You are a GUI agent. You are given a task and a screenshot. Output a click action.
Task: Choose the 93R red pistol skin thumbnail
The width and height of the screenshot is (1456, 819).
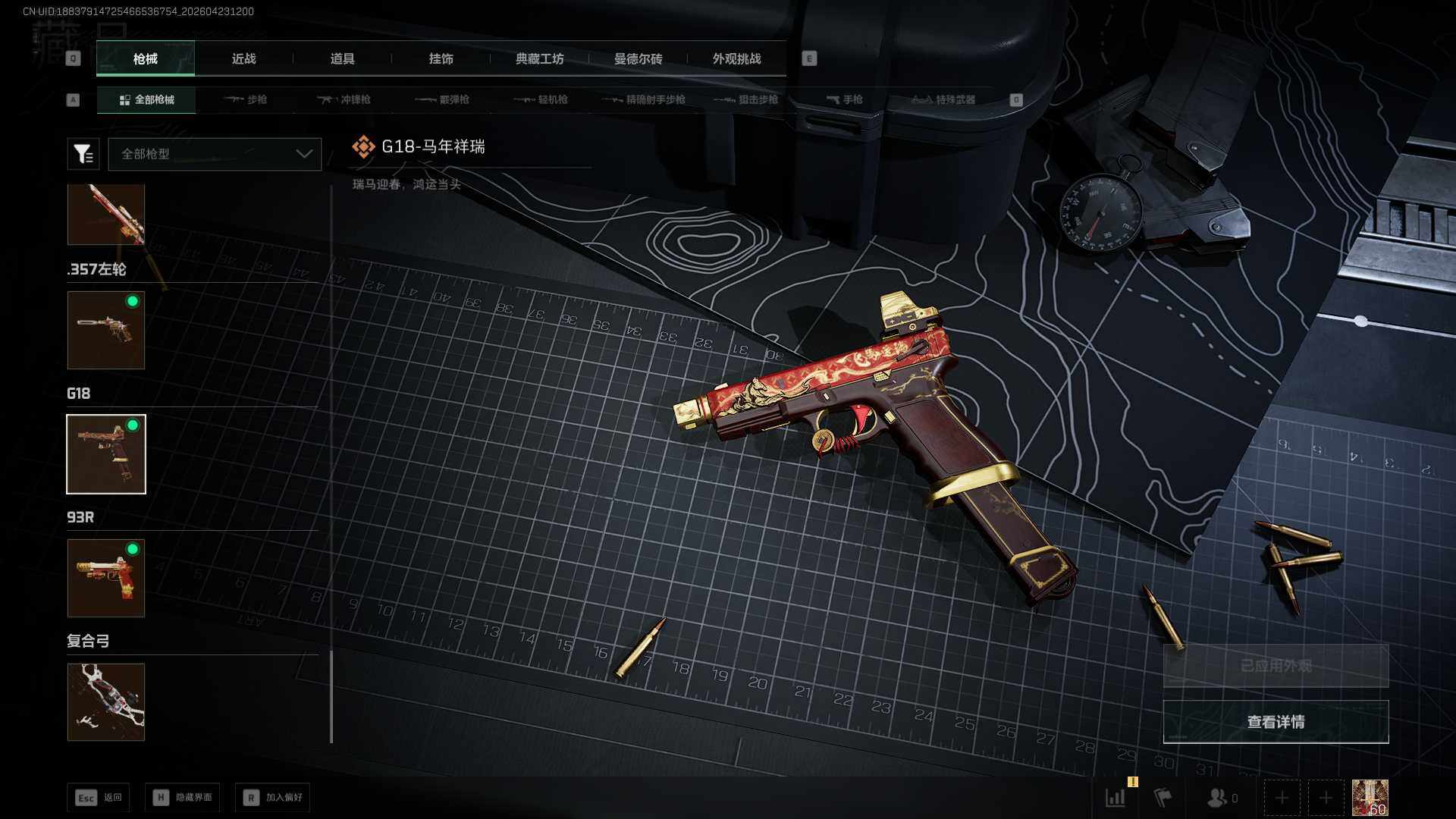106,578
